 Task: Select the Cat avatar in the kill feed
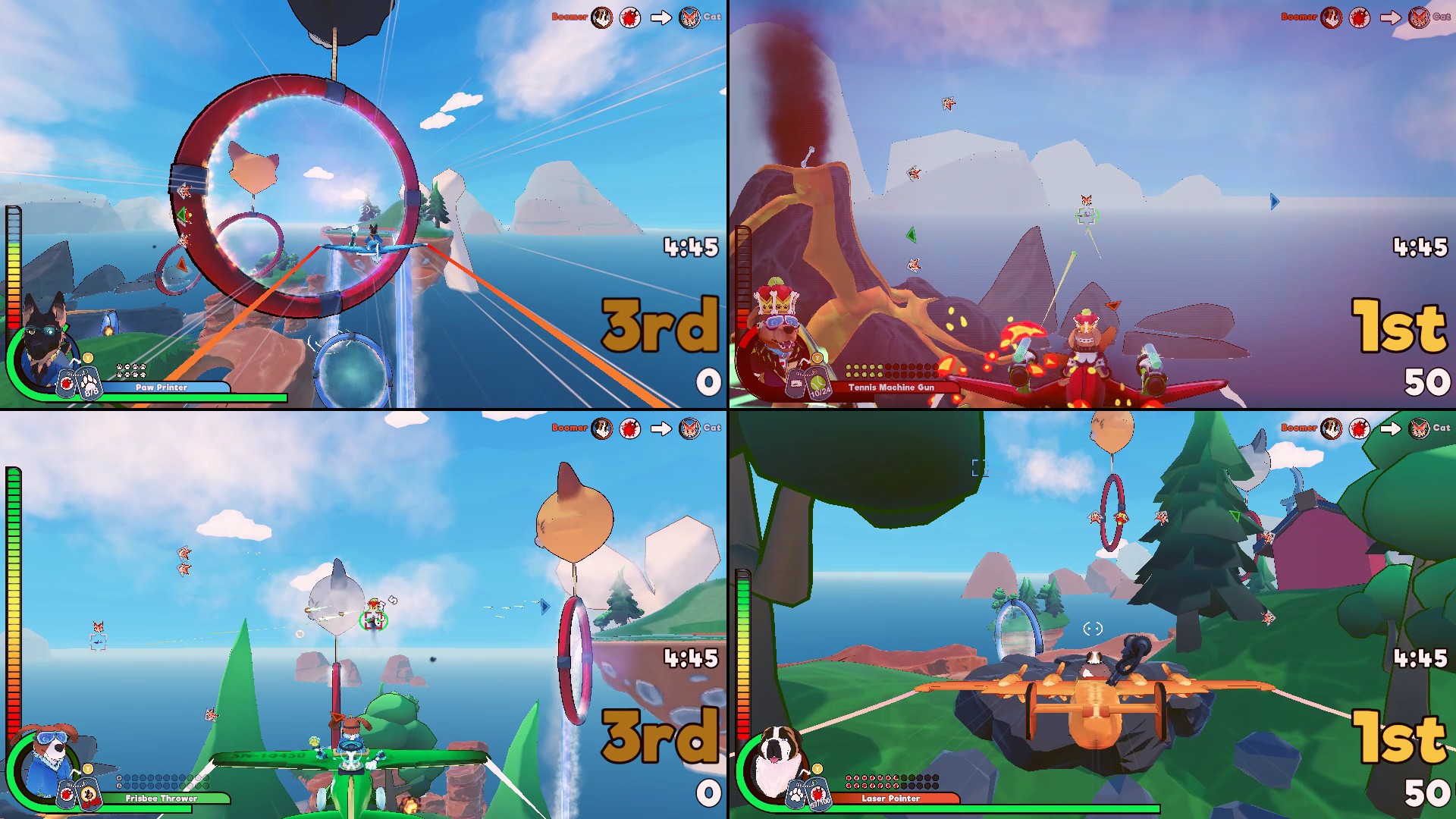(689, 15)
